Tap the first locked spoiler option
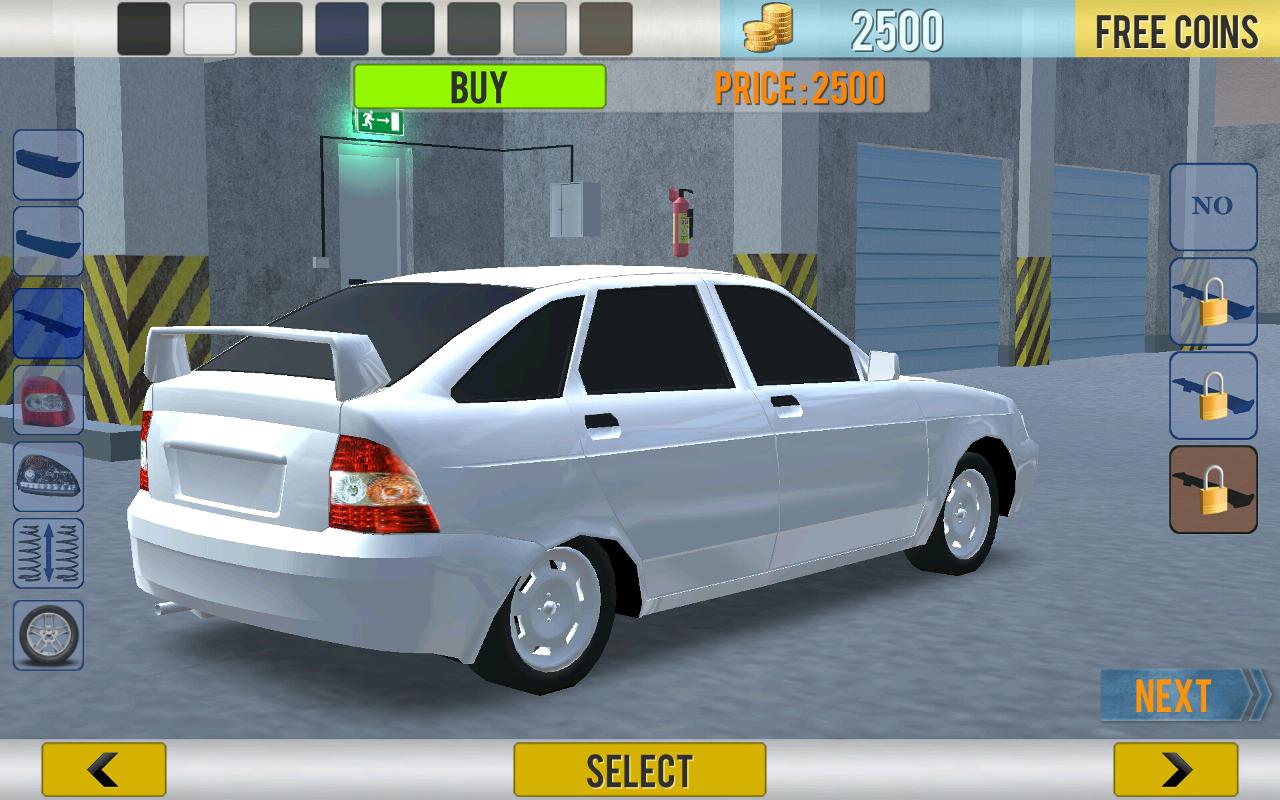Viewport: 1280px width, 800px height. click(x=1212, y=303)
